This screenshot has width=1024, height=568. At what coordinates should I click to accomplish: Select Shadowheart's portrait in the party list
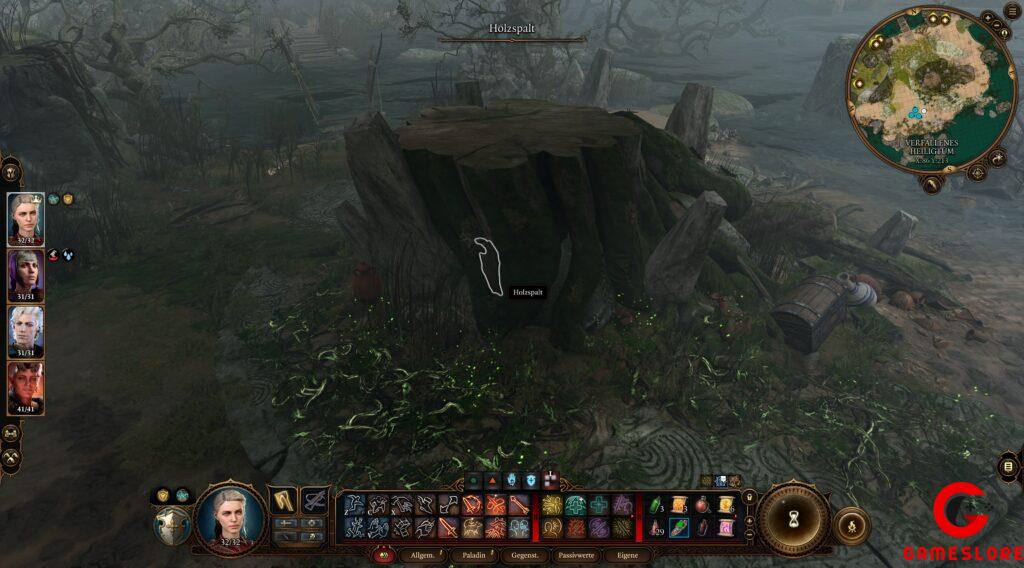26,274
